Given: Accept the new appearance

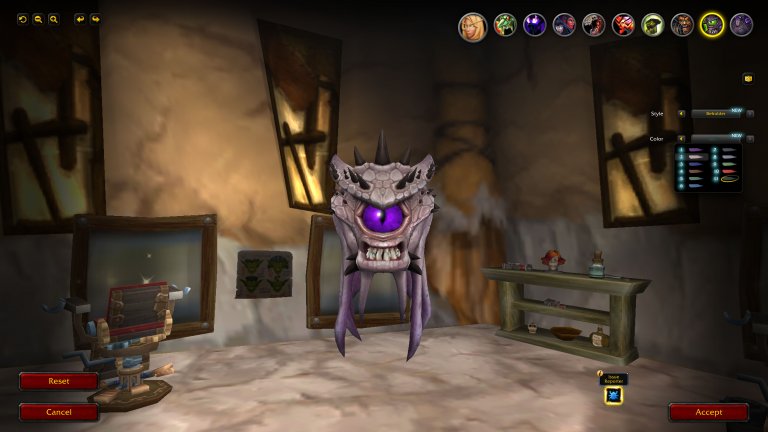Looking at the screenshot, I should (708, 412).
